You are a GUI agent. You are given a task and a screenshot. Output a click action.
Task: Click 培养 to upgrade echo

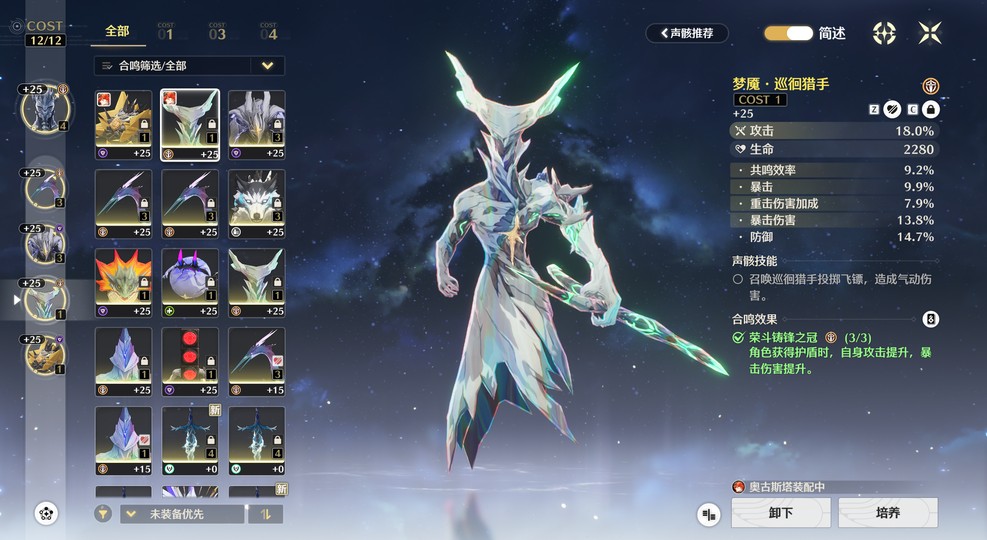point(887,513)
